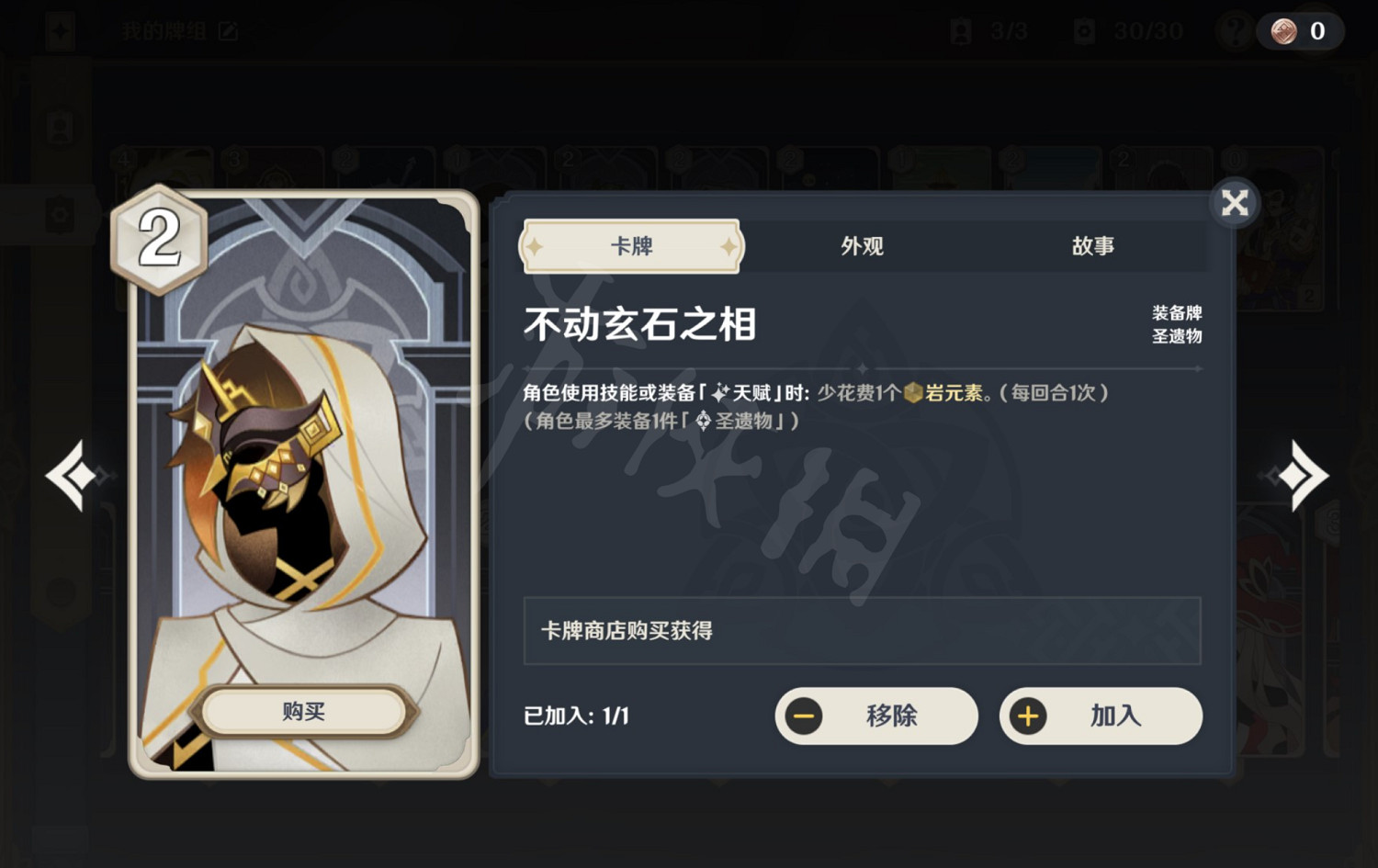Click the plus icon on the 加入 button
Screen dimensions: 1378x868
point(1029,716)
